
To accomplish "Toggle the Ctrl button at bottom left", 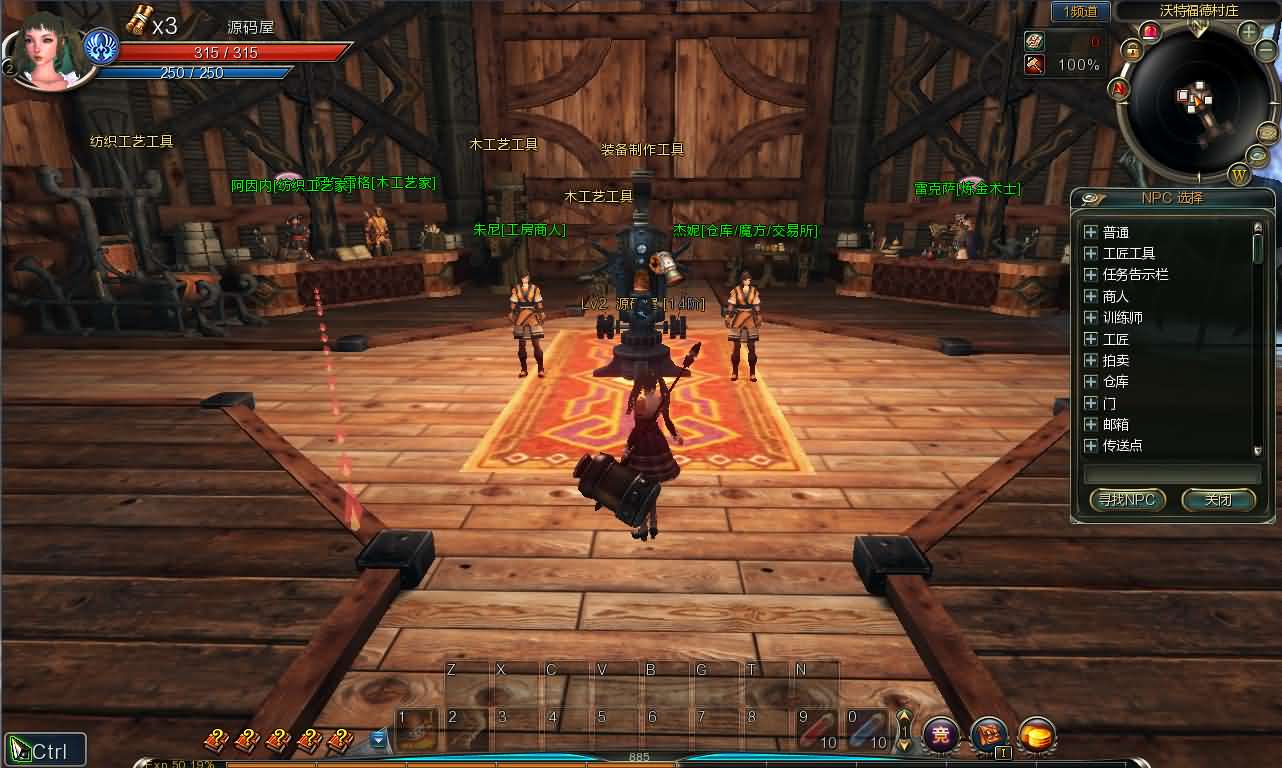I will (x=45, y=747).
